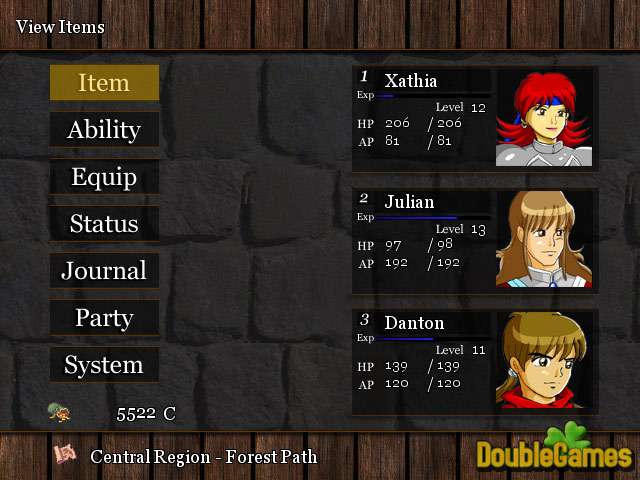Image resolution: width=640 pixels, height=480 pixels.
Task: Show the Status screen
Action: click(104, 223)
